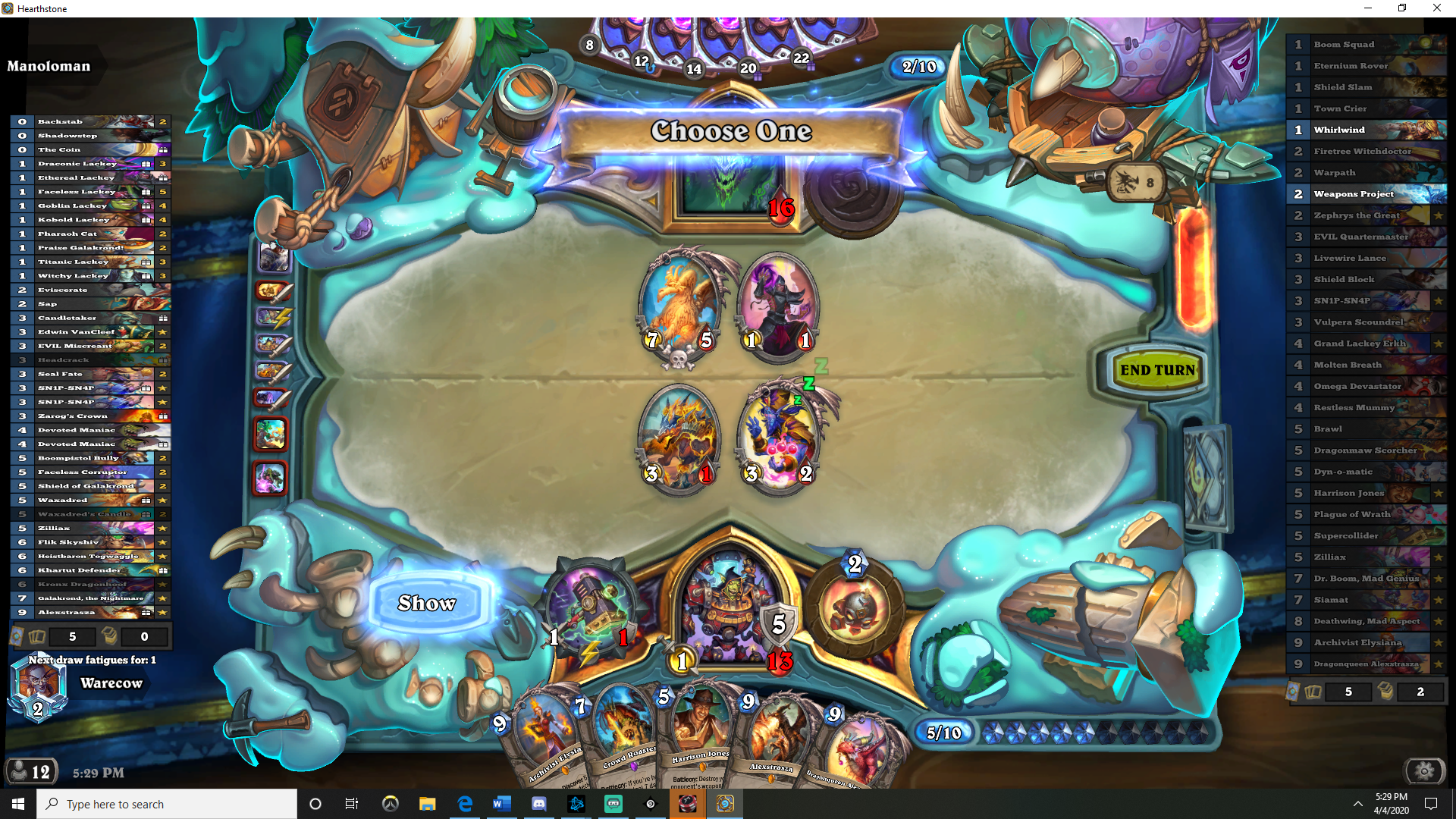This screenshot has width=1456, height=819.
Task: Open Discord from the taskbar
Action: pos(539,804)
